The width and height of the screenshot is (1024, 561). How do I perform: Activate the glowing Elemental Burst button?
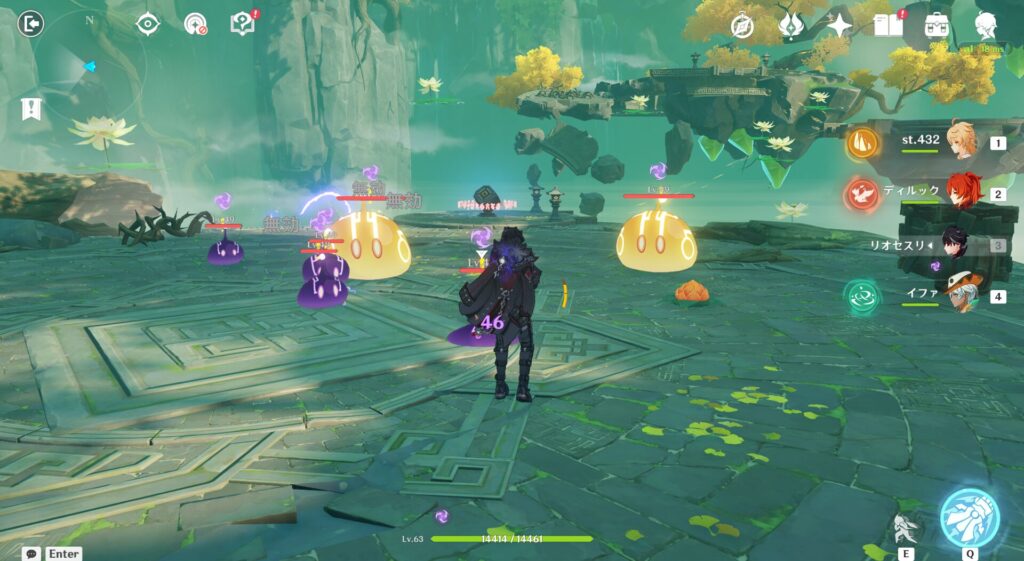tap(968, 517)
